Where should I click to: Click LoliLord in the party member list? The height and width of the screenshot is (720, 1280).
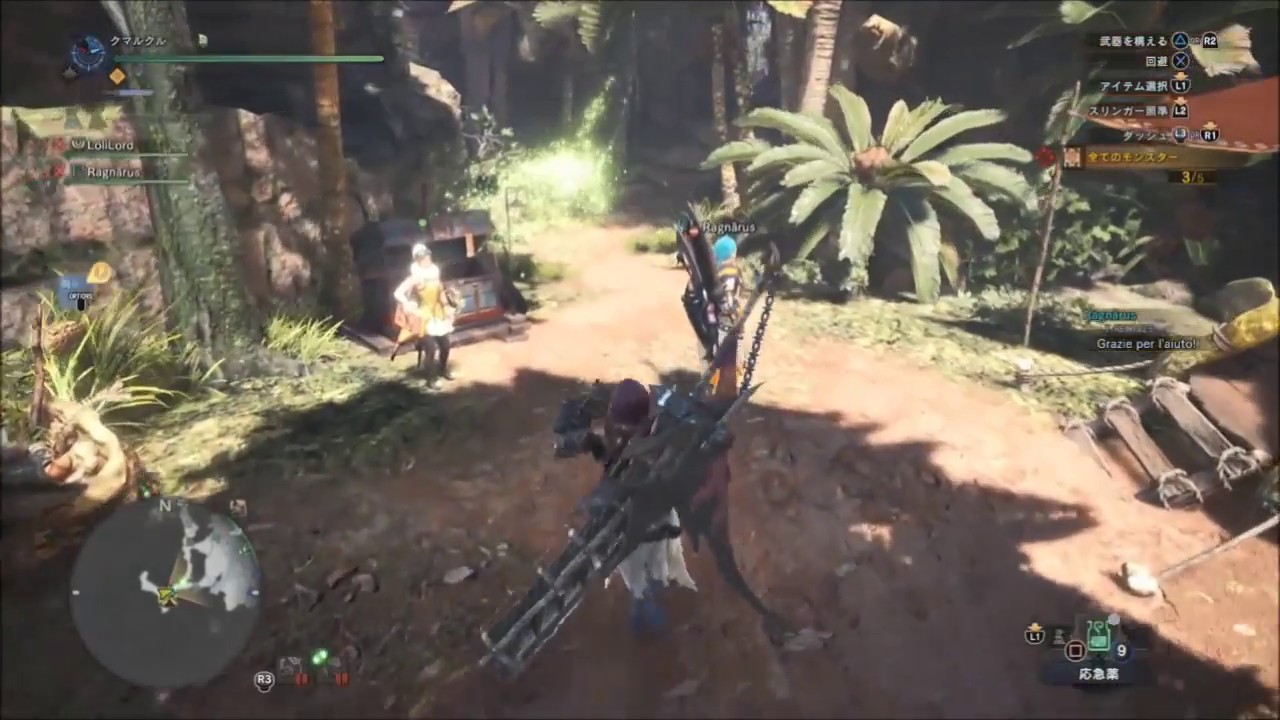pos(112,144)
